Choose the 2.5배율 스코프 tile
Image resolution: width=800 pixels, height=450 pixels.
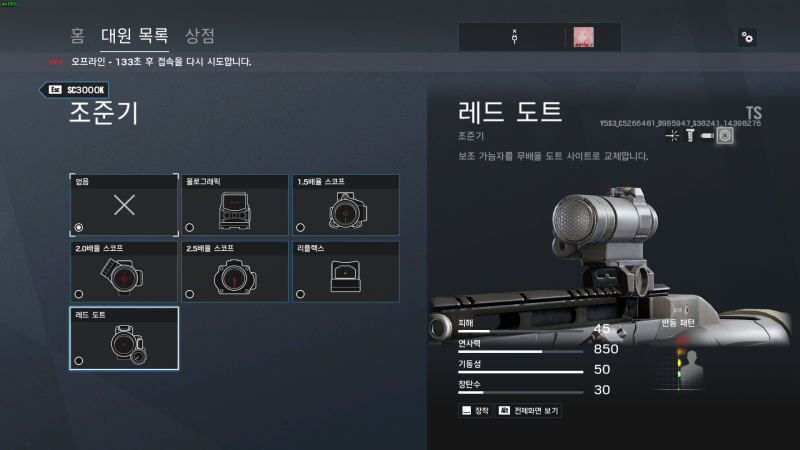tap(235, 271)
